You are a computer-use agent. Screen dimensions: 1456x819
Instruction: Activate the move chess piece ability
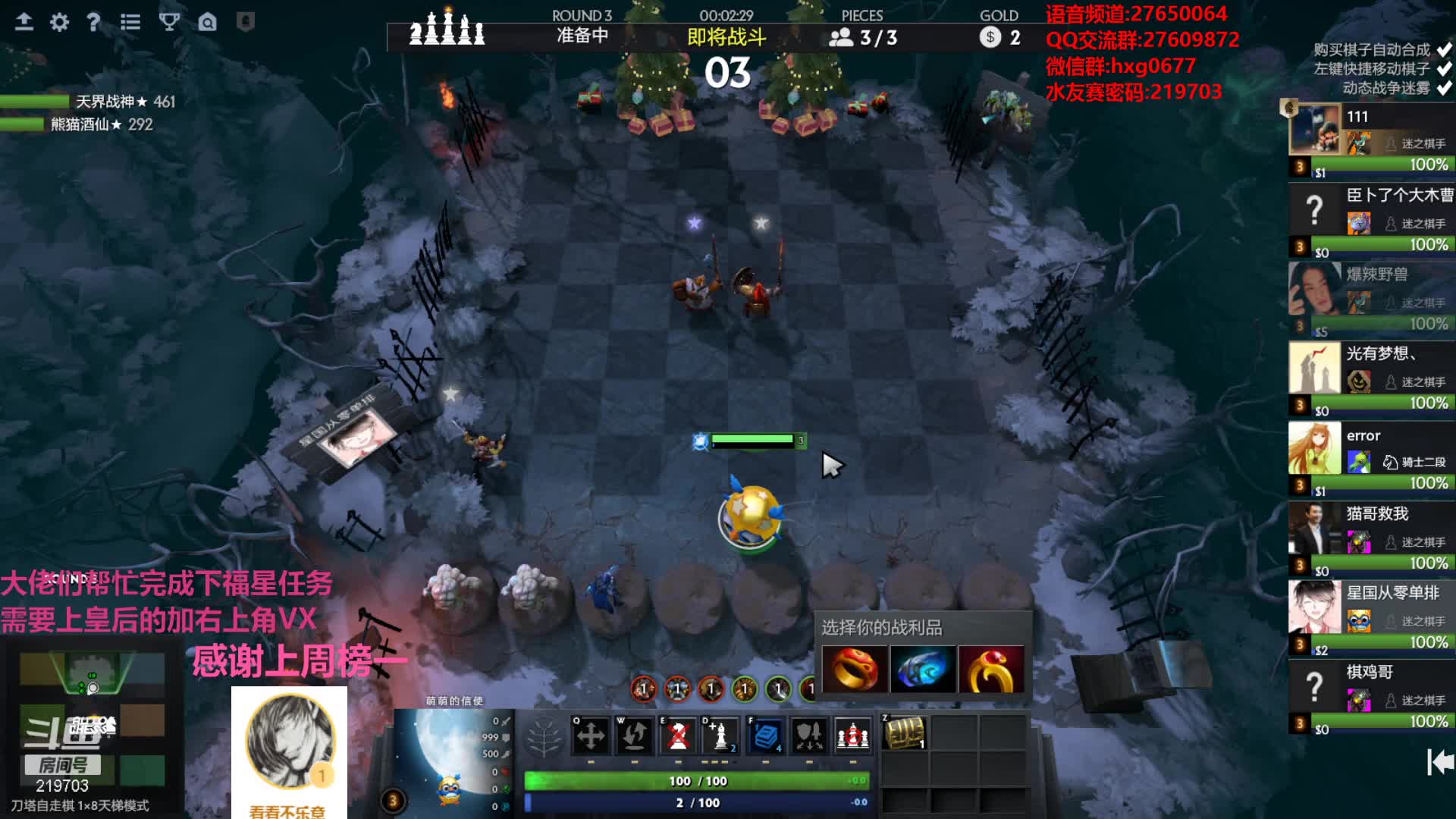pos(590,735)
